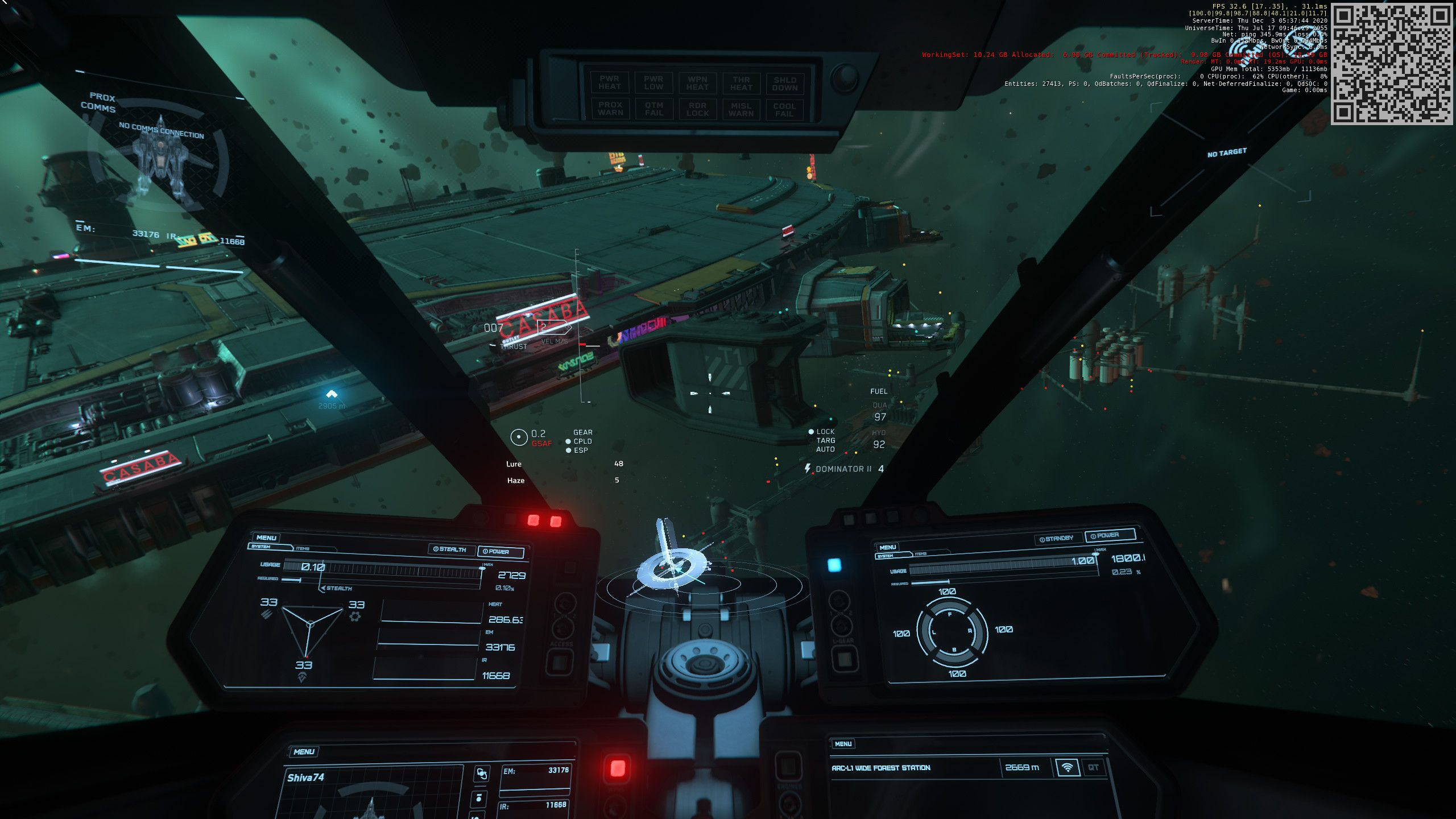Open MENU above the Shiva74 readout
The height and width of the screenshot is (819, 1456).
coord(304,751)
